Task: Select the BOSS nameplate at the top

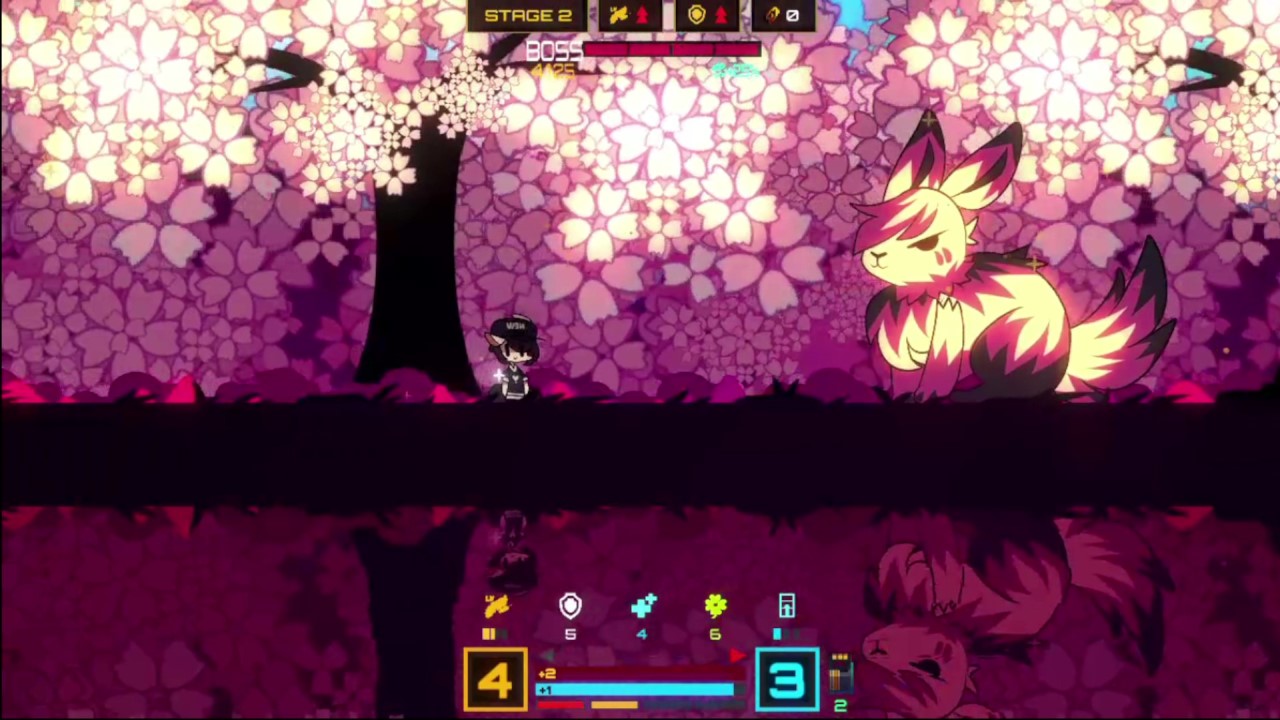Action: 550,49
